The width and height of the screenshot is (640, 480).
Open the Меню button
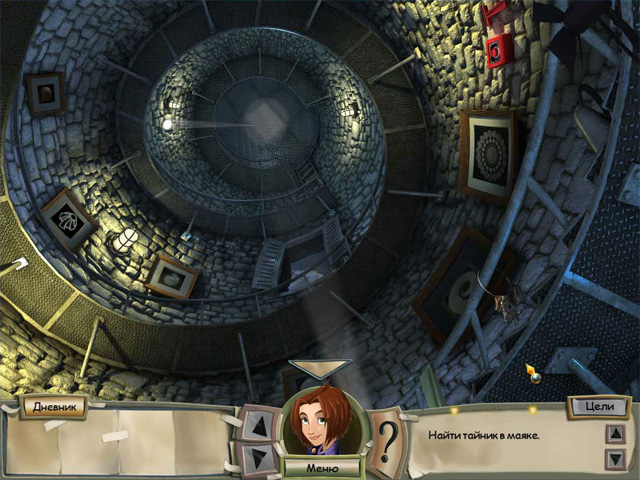click(x=320, y=467)
